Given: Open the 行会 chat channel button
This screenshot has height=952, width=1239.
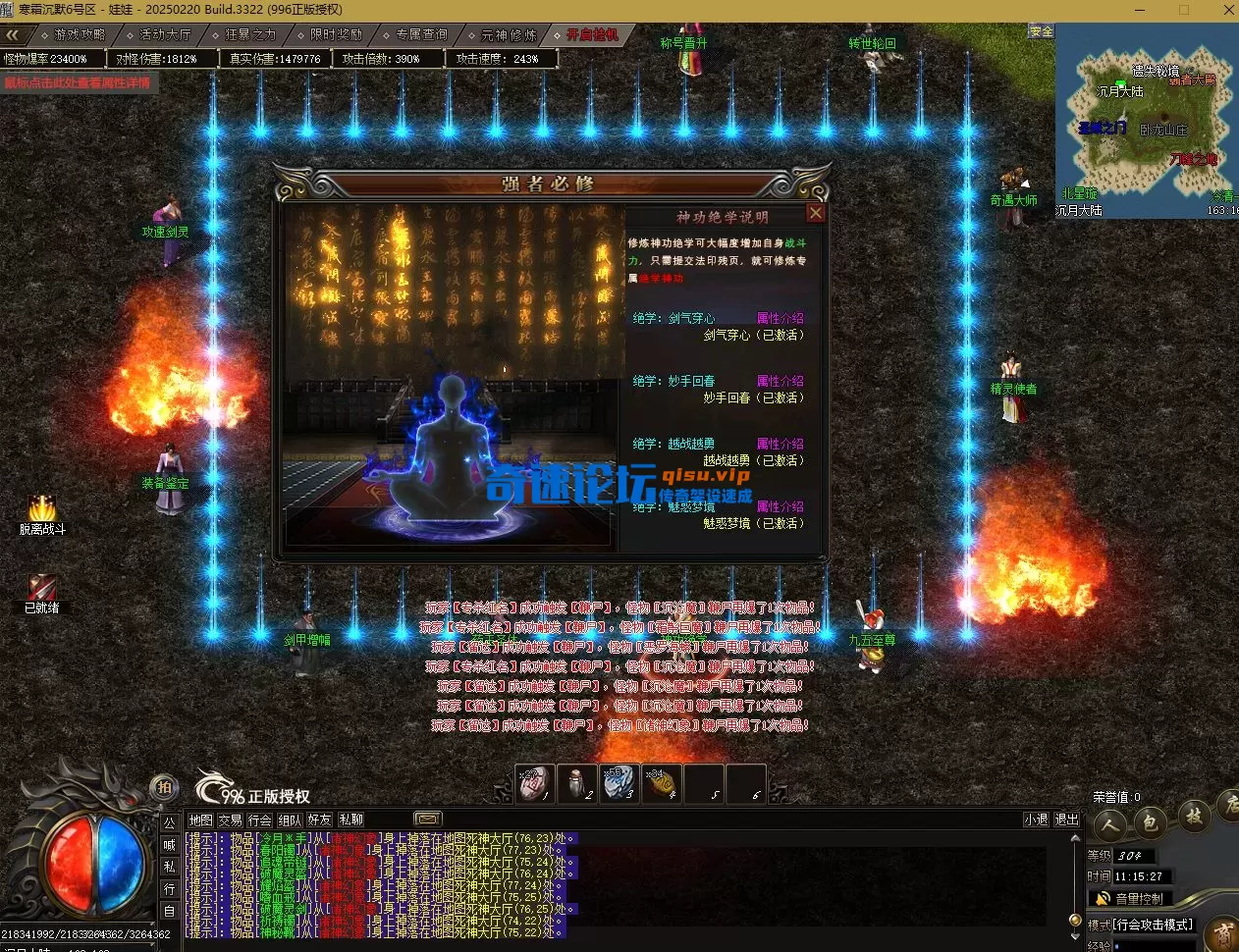Looking at the screenshot, I should (260, 820).
